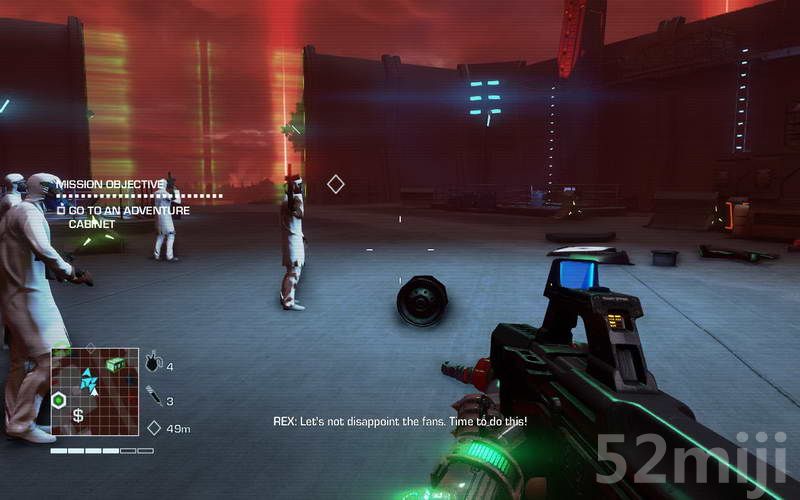This screenshot has width=800, height=500.
Task: Choose the syringe healing item icon
Action: pos(153,396)
